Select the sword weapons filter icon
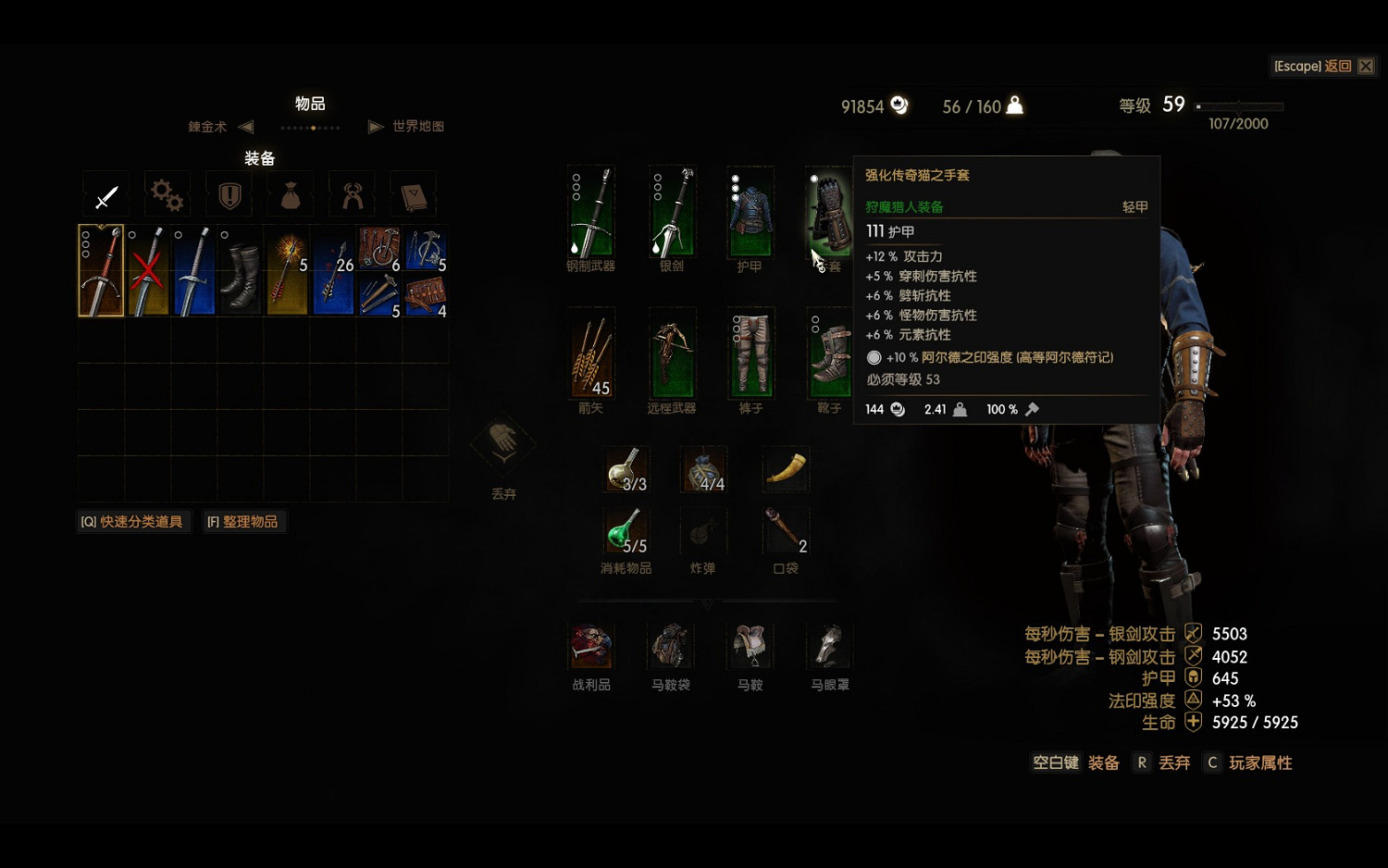The height and width of the screenshot is (868, 1388). 105,194
